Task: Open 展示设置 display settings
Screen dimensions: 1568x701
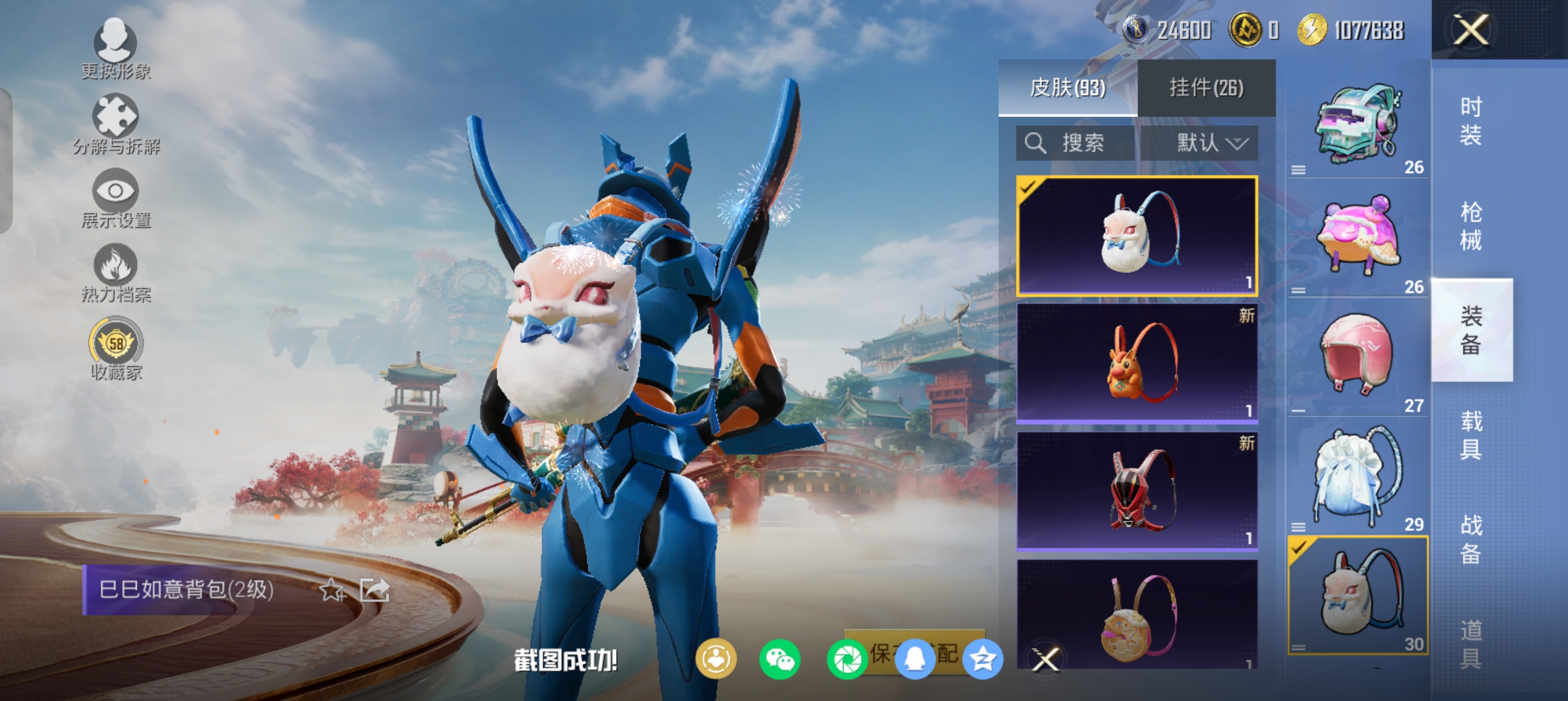Action: [115, 198]
